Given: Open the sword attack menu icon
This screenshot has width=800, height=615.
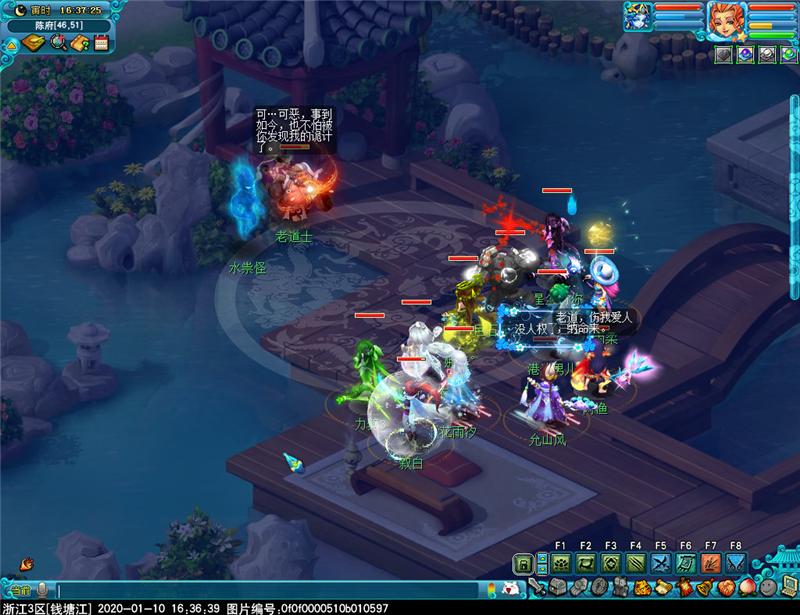Looking at the screenshot, I should click(x=536, y=587).
